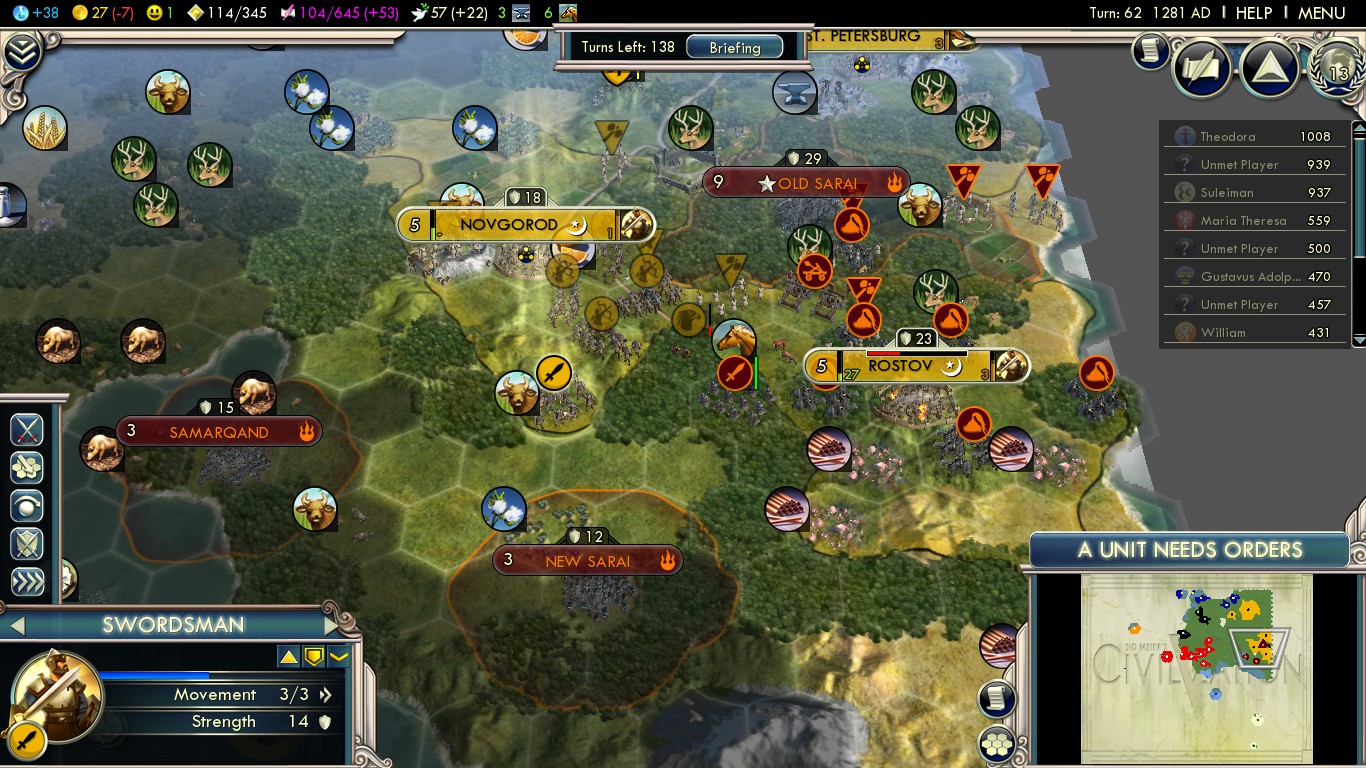
Task: Click on the minimap
Action: 1195,667
